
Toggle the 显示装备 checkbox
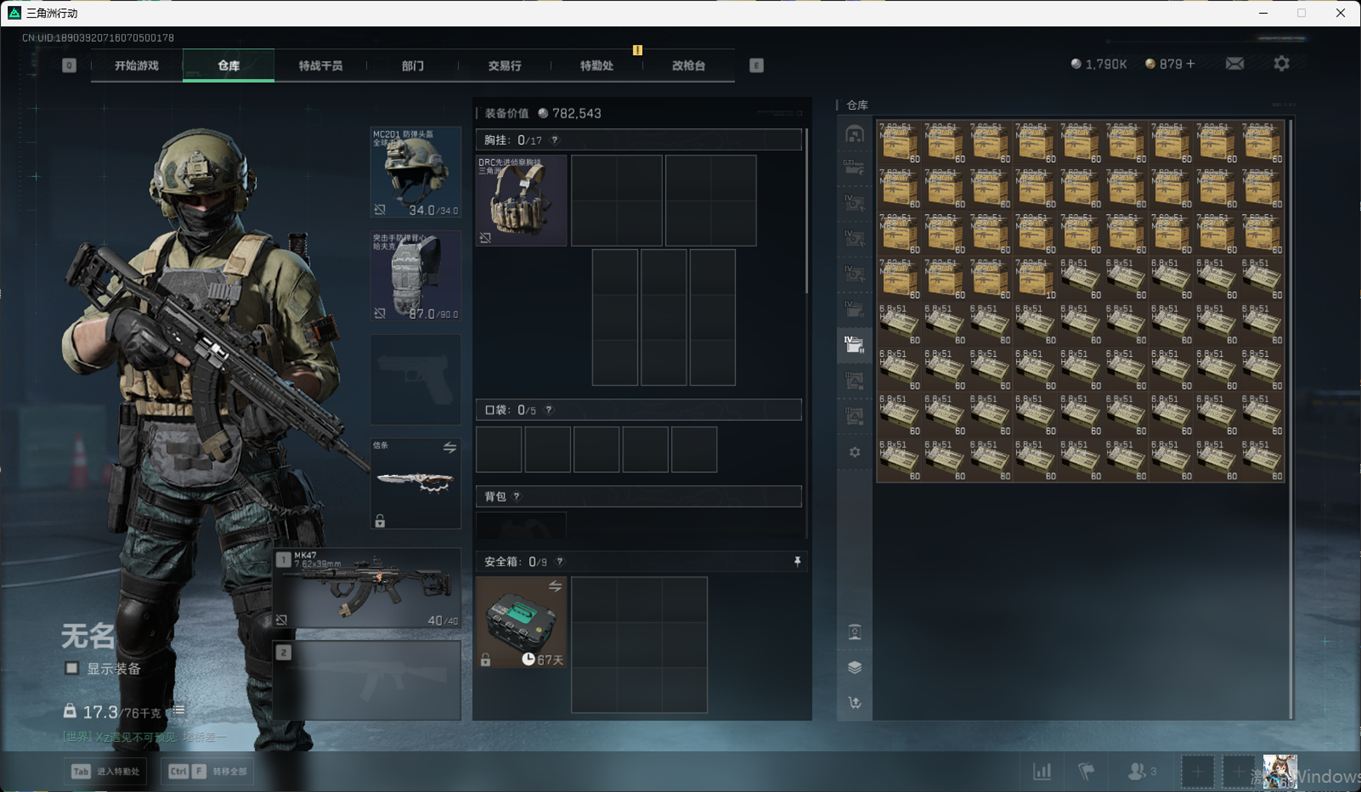pos(72,668)
